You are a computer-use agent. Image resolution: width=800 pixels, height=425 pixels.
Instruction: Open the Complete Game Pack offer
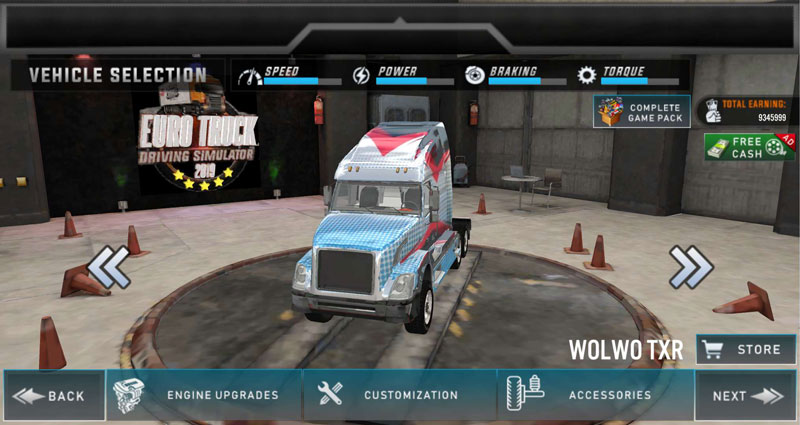(641, 112)
